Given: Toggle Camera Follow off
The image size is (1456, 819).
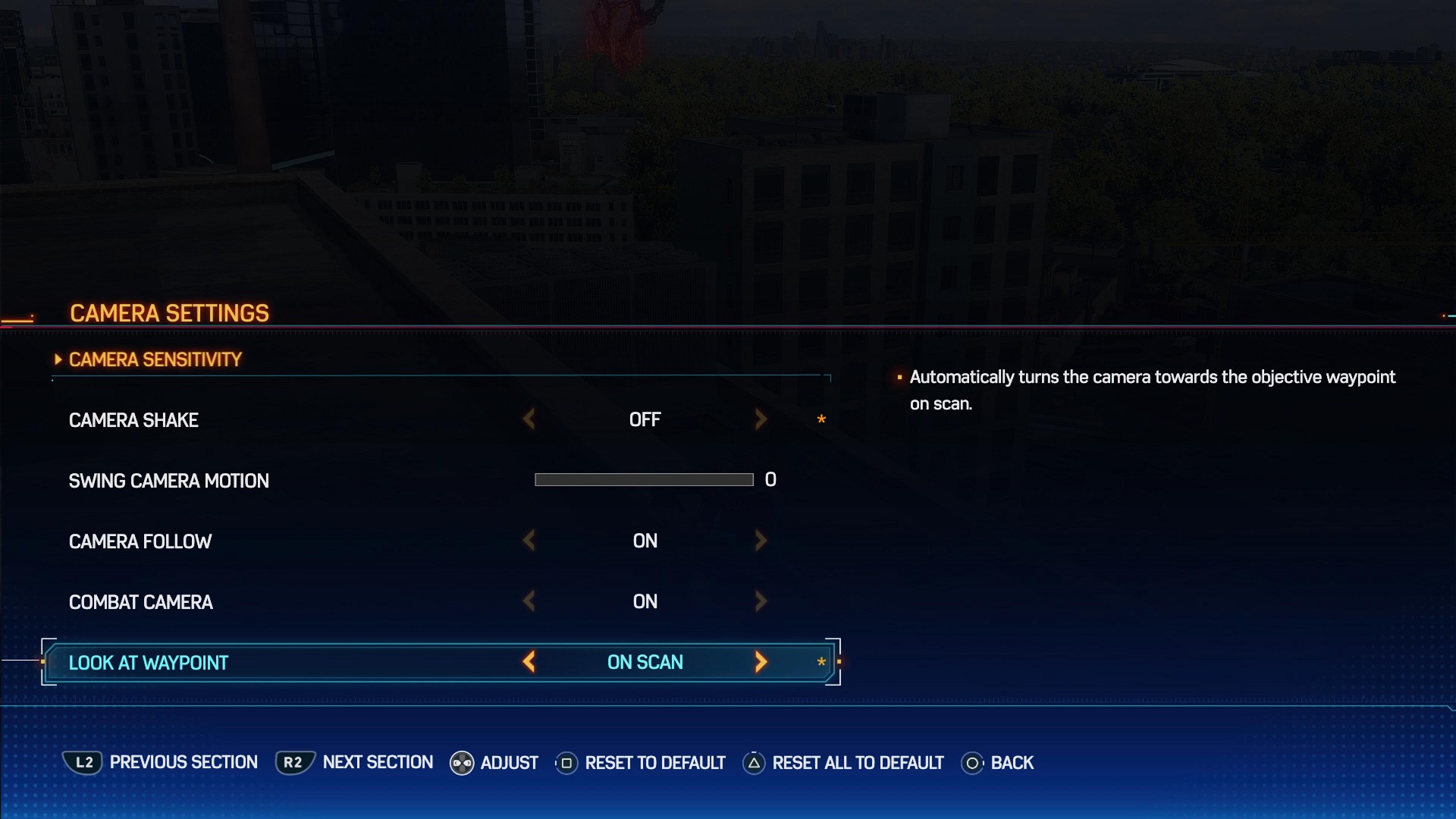Looking at the screenshot, I should click(529, 540).
